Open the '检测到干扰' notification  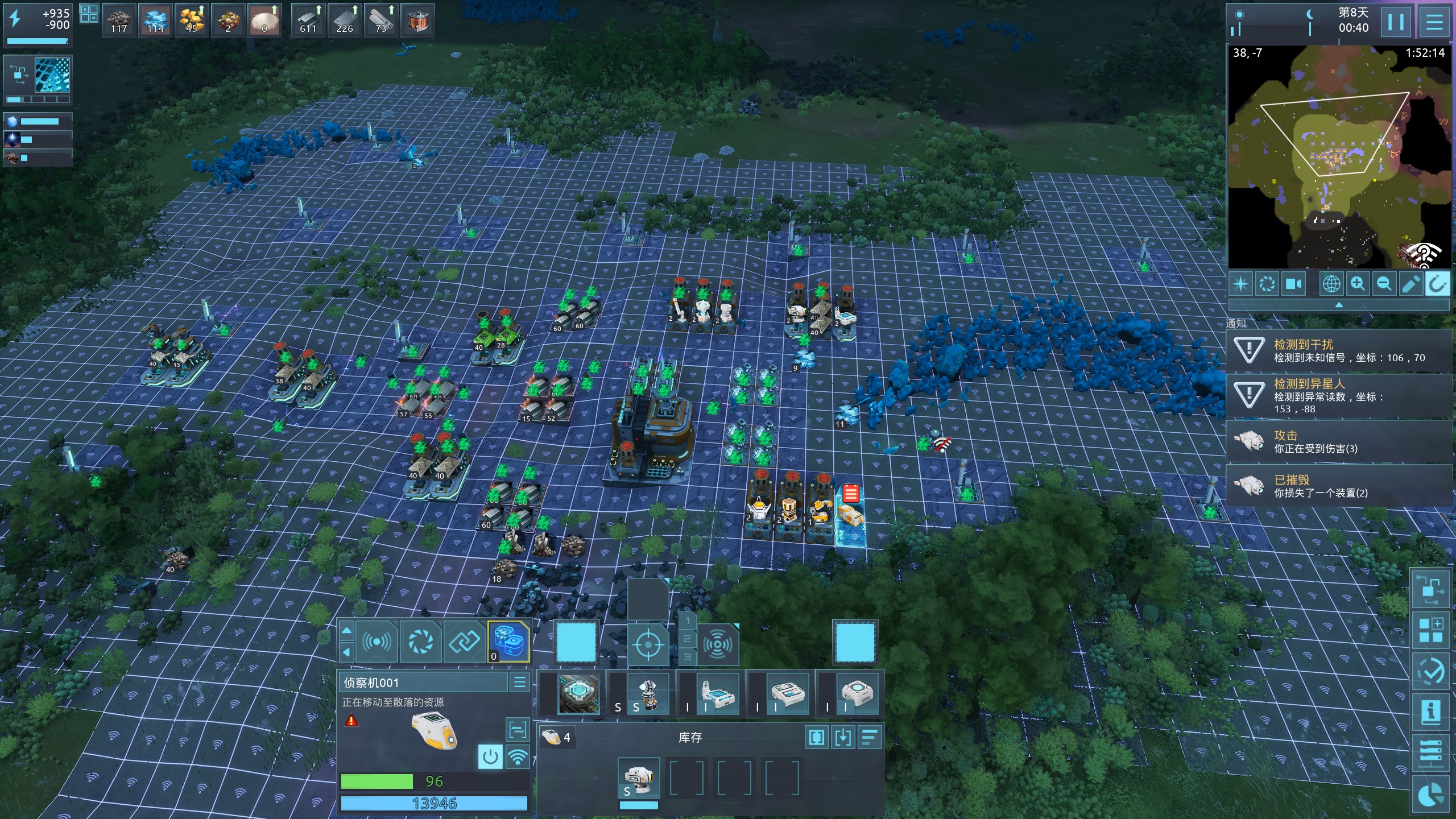click(1339, 350)
